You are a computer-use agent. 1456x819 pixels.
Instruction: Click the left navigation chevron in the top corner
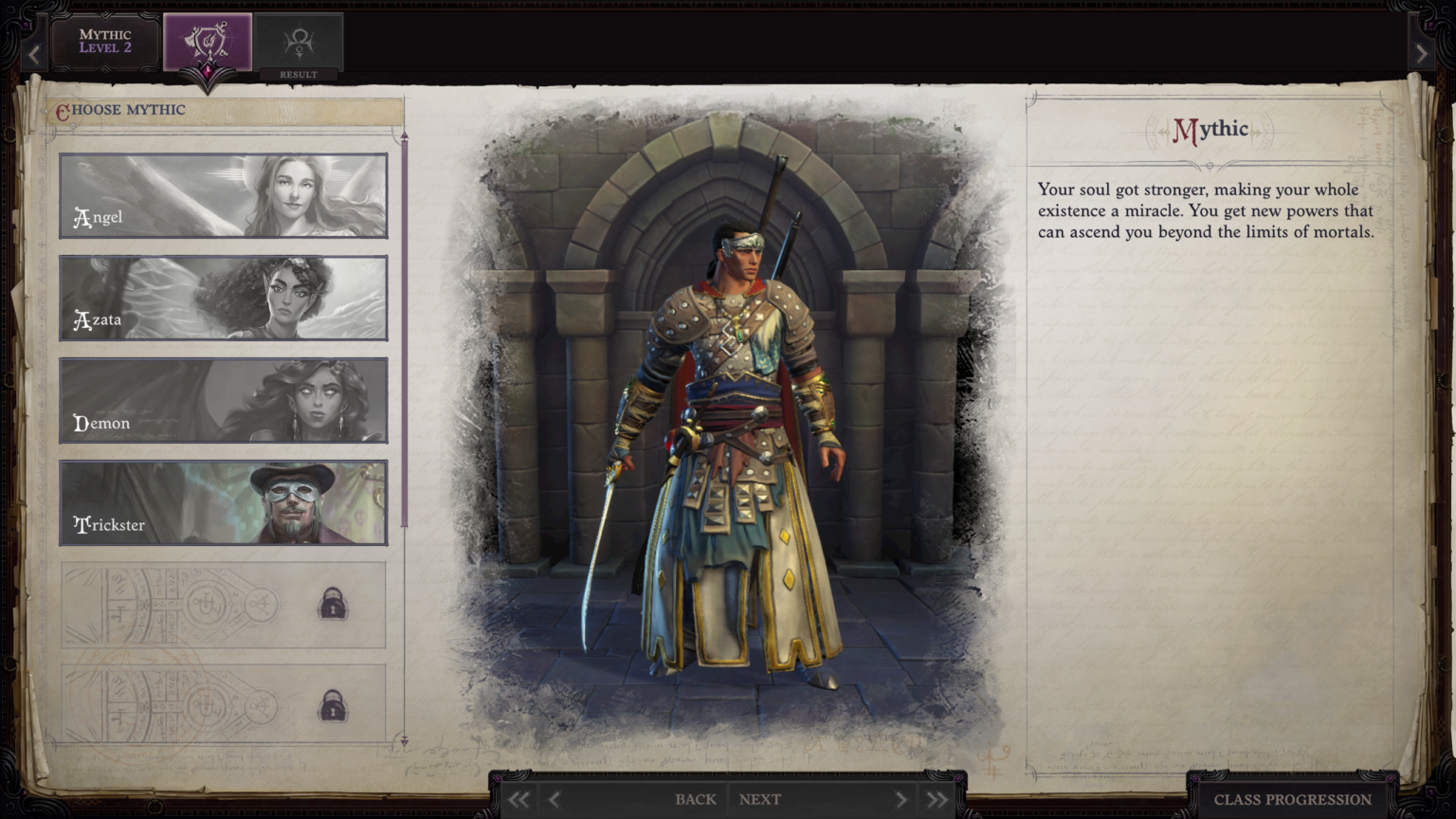point(34,54)
